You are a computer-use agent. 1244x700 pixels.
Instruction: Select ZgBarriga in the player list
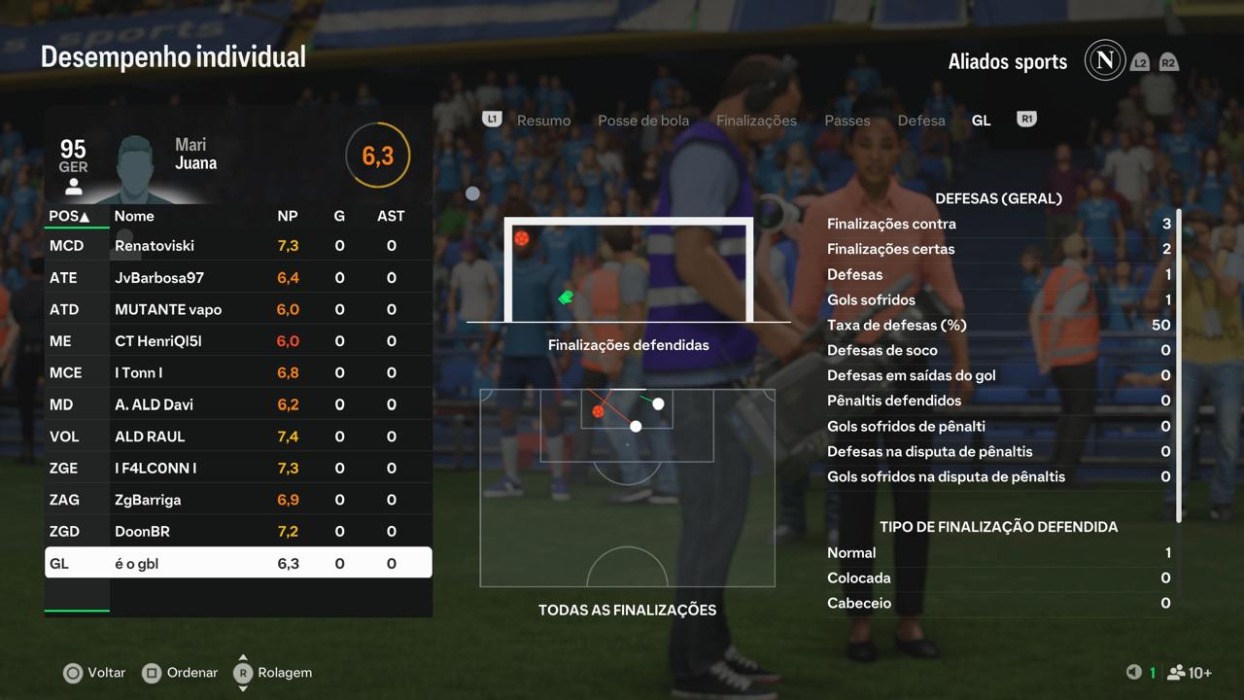pyautogui.click(x=238, y=499)
